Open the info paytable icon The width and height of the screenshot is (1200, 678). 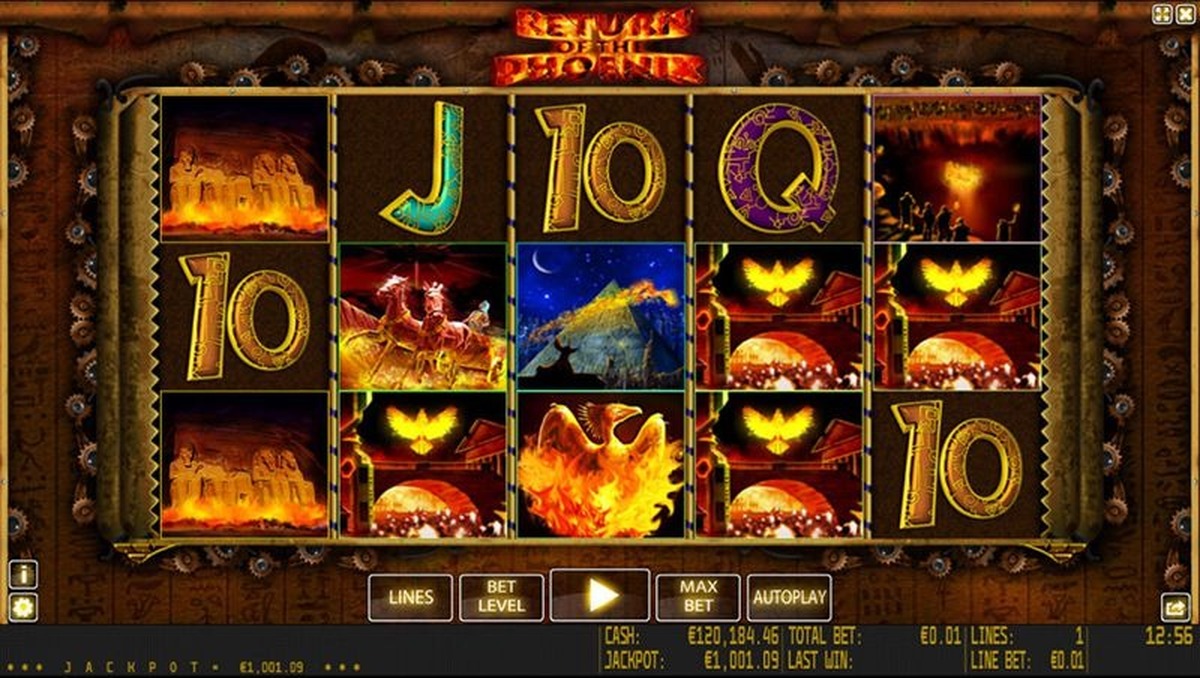[x=23, y=574]
